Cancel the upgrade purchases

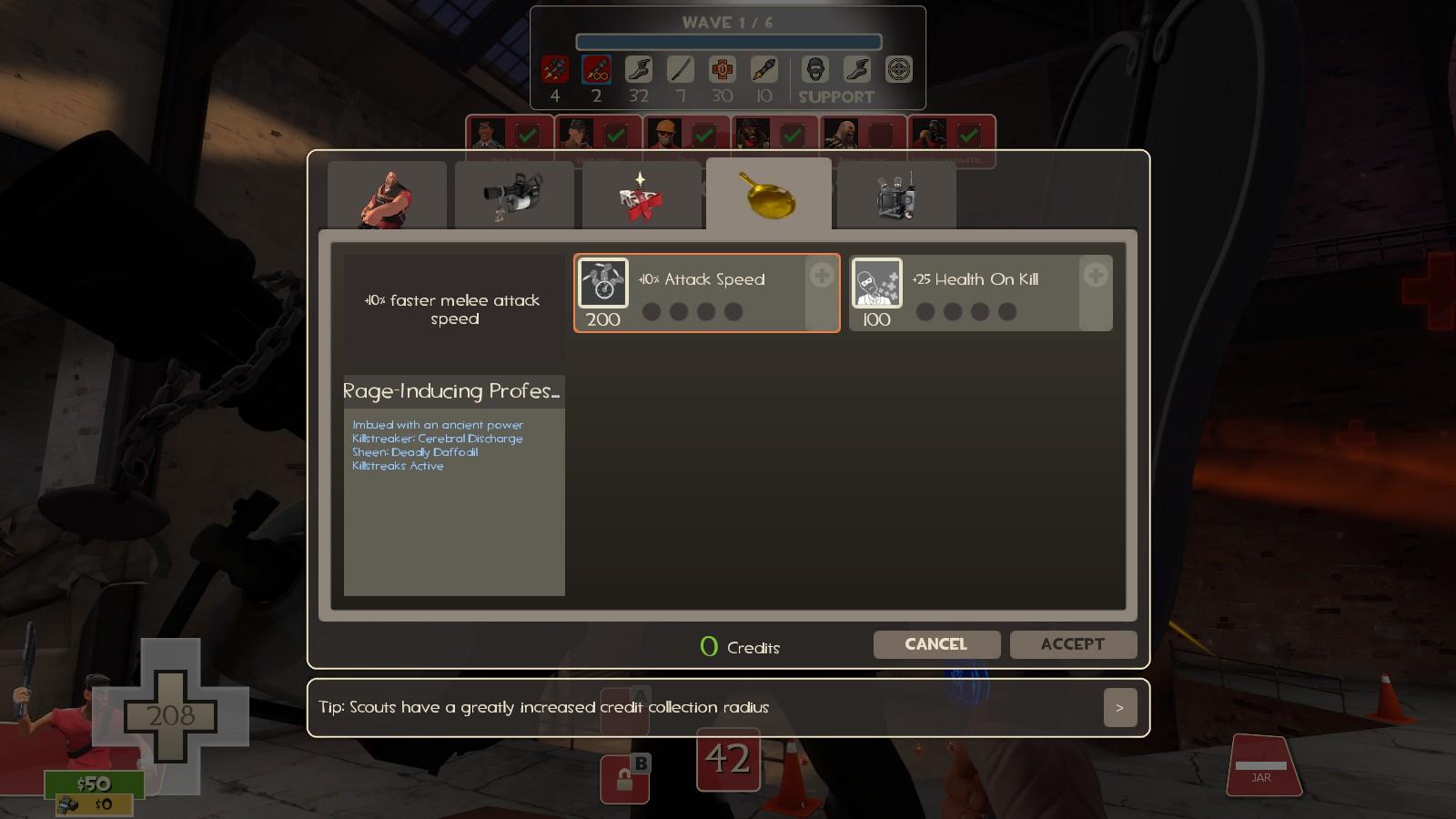(936, 644)
